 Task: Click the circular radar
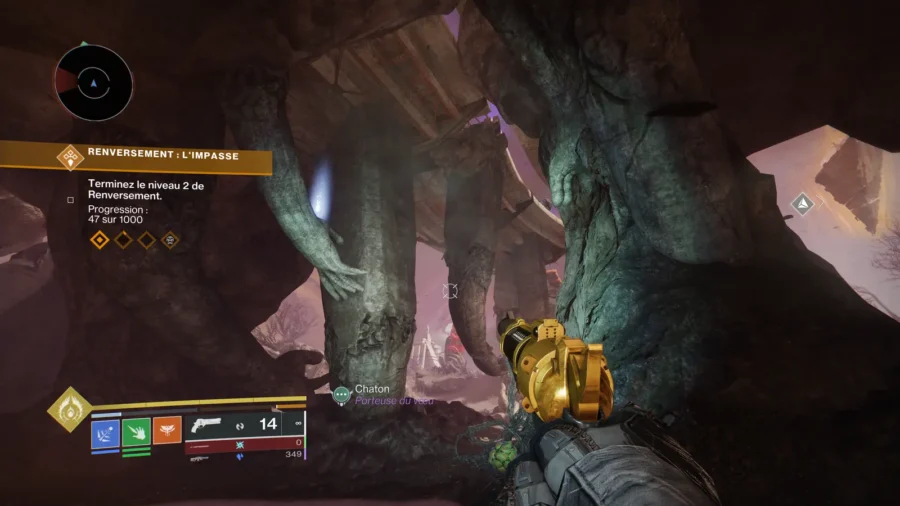click(93, 83)
